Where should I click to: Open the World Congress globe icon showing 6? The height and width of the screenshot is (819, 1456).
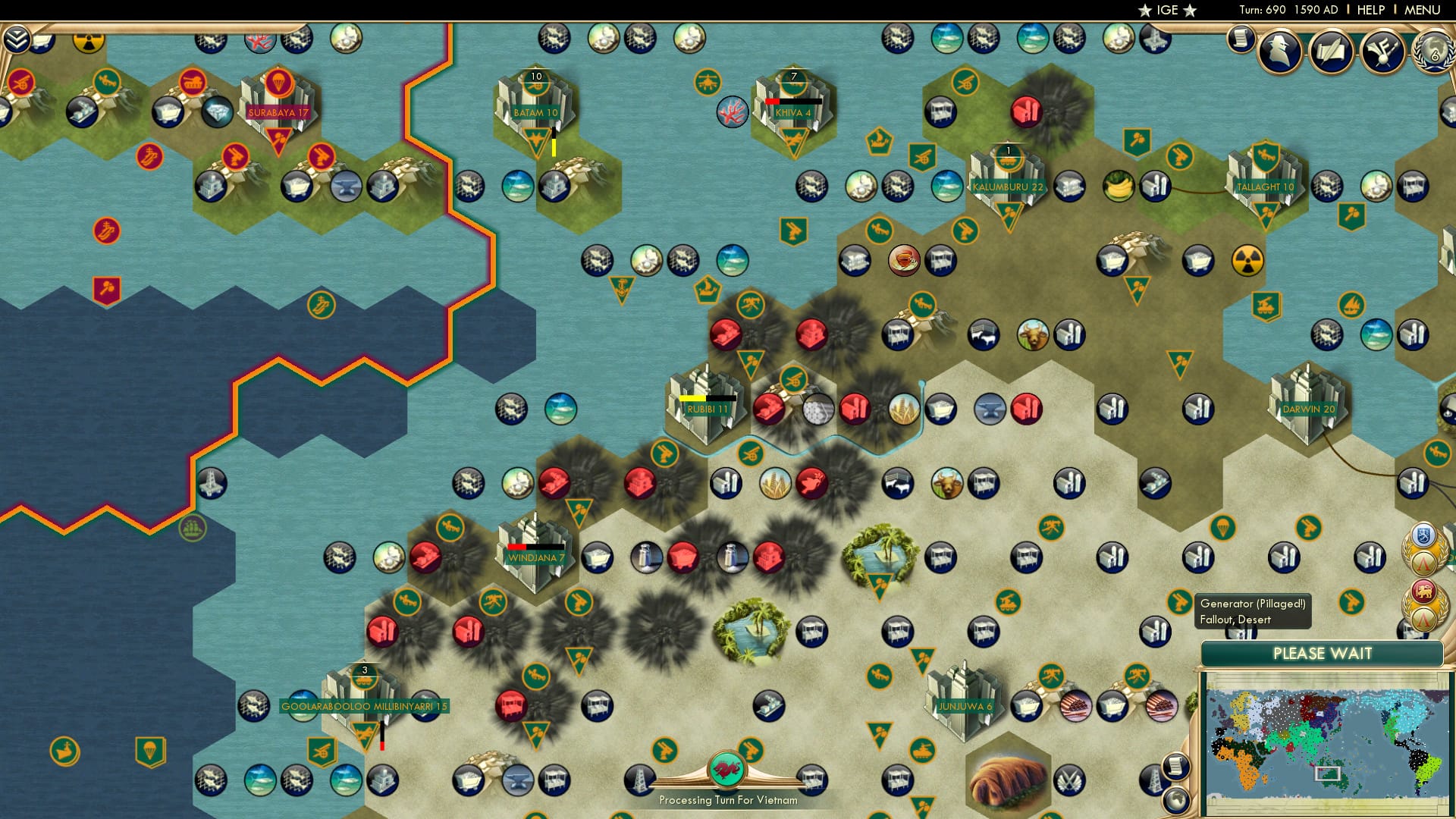point(1433,55)
